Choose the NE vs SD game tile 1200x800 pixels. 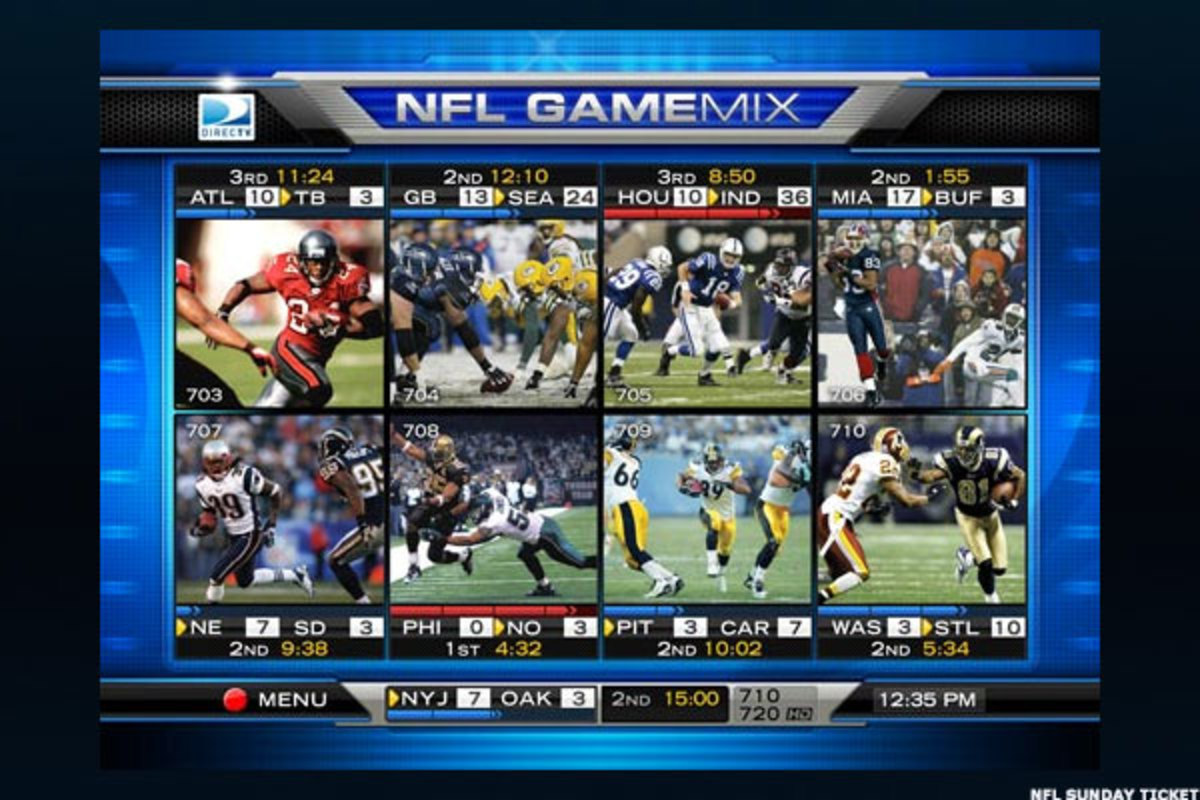point(280,510)
